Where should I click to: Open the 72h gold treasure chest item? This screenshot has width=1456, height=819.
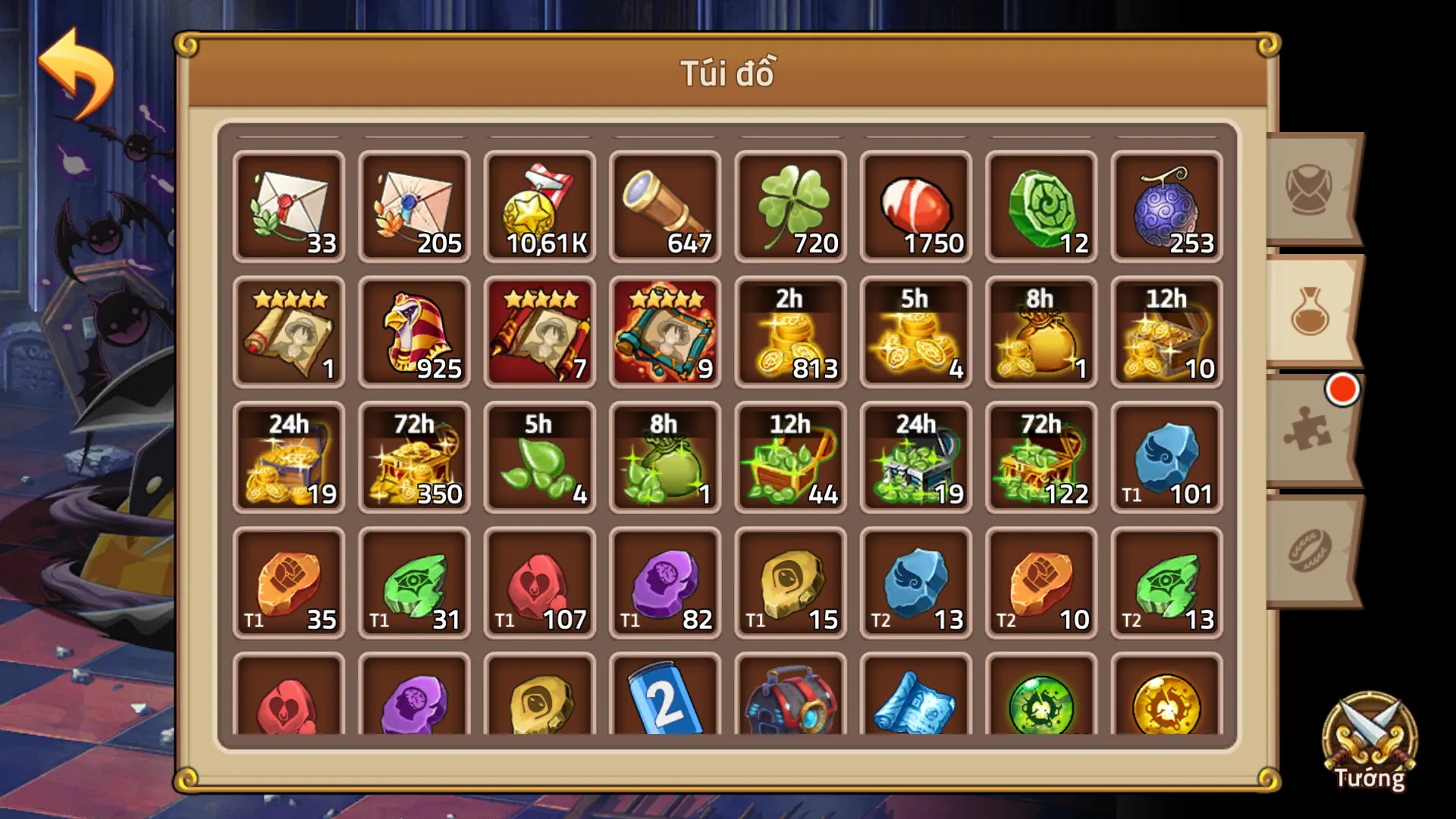pos(415,457)
